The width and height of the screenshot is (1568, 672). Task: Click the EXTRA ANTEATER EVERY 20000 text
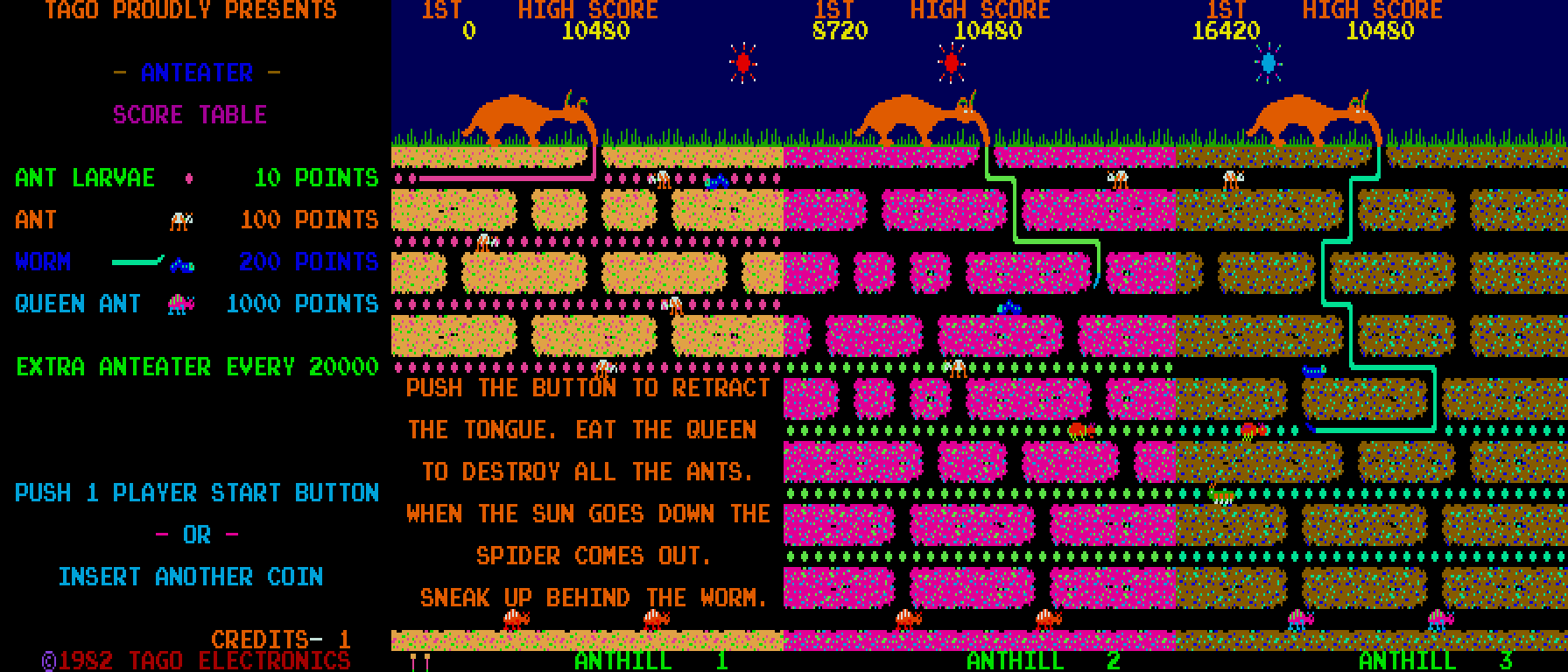[196, 367]
